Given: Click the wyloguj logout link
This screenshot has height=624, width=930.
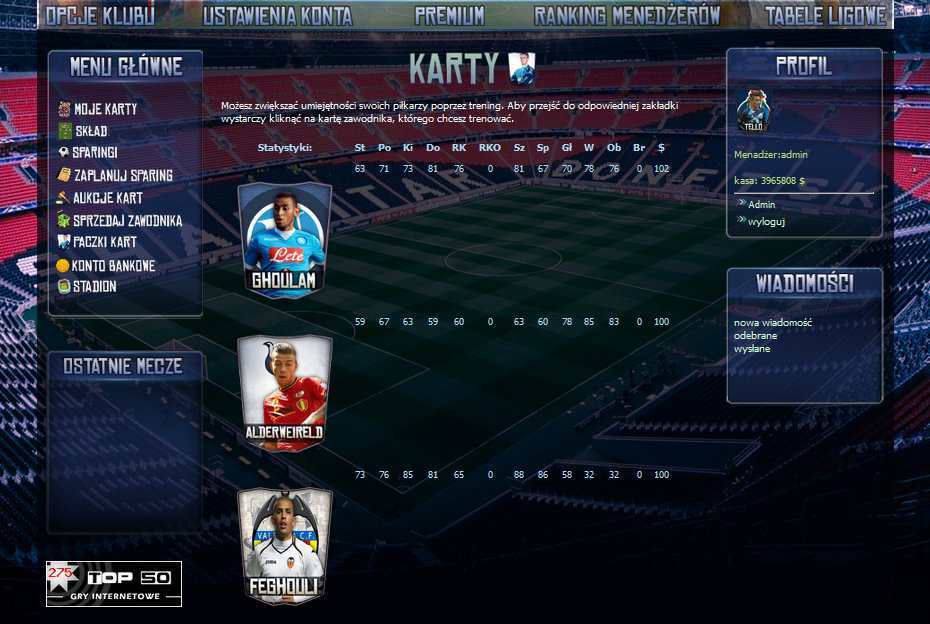Looking at the screenshot, I should 766,221.
